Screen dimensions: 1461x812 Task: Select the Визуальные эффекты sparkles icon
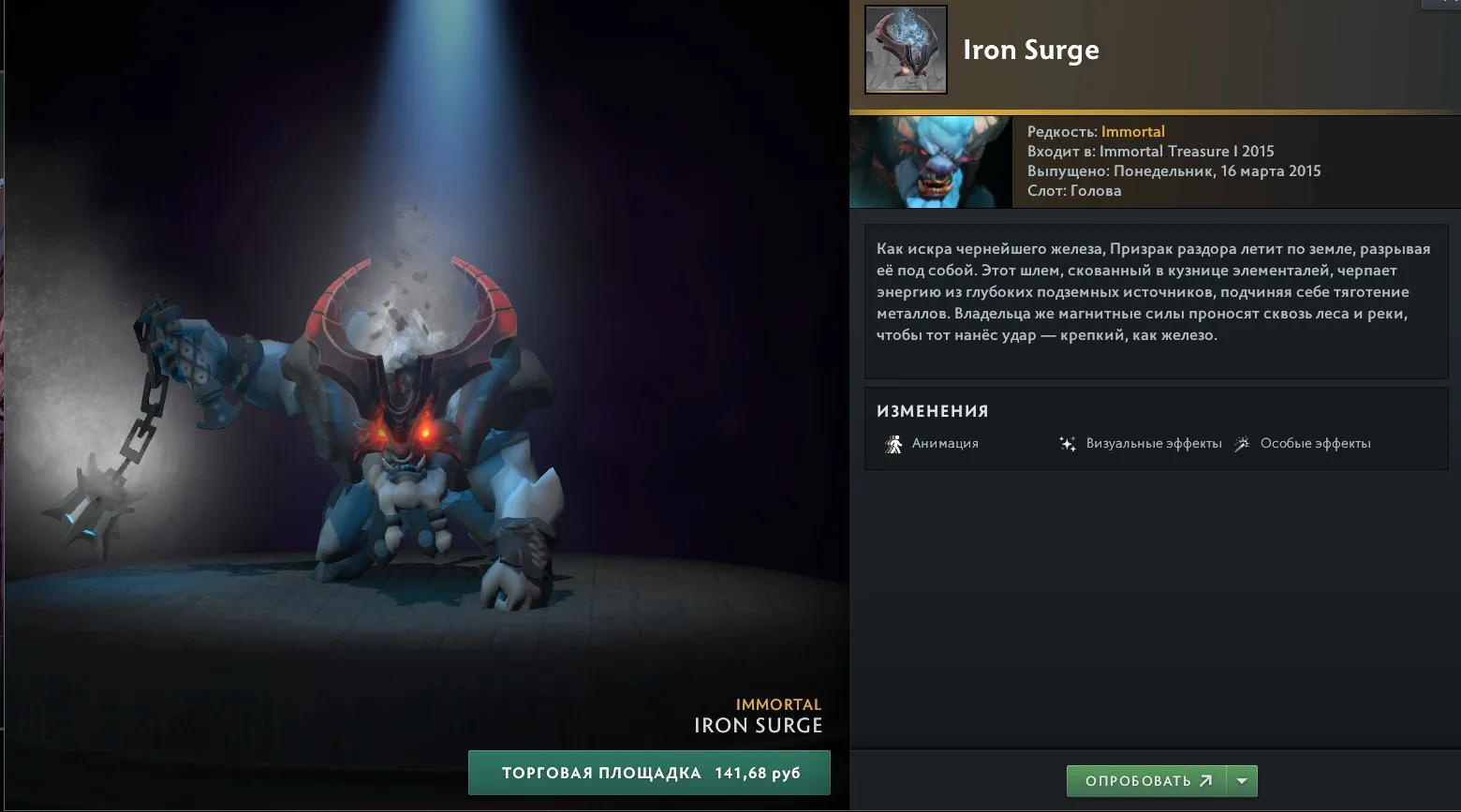tap(1069, 442)
